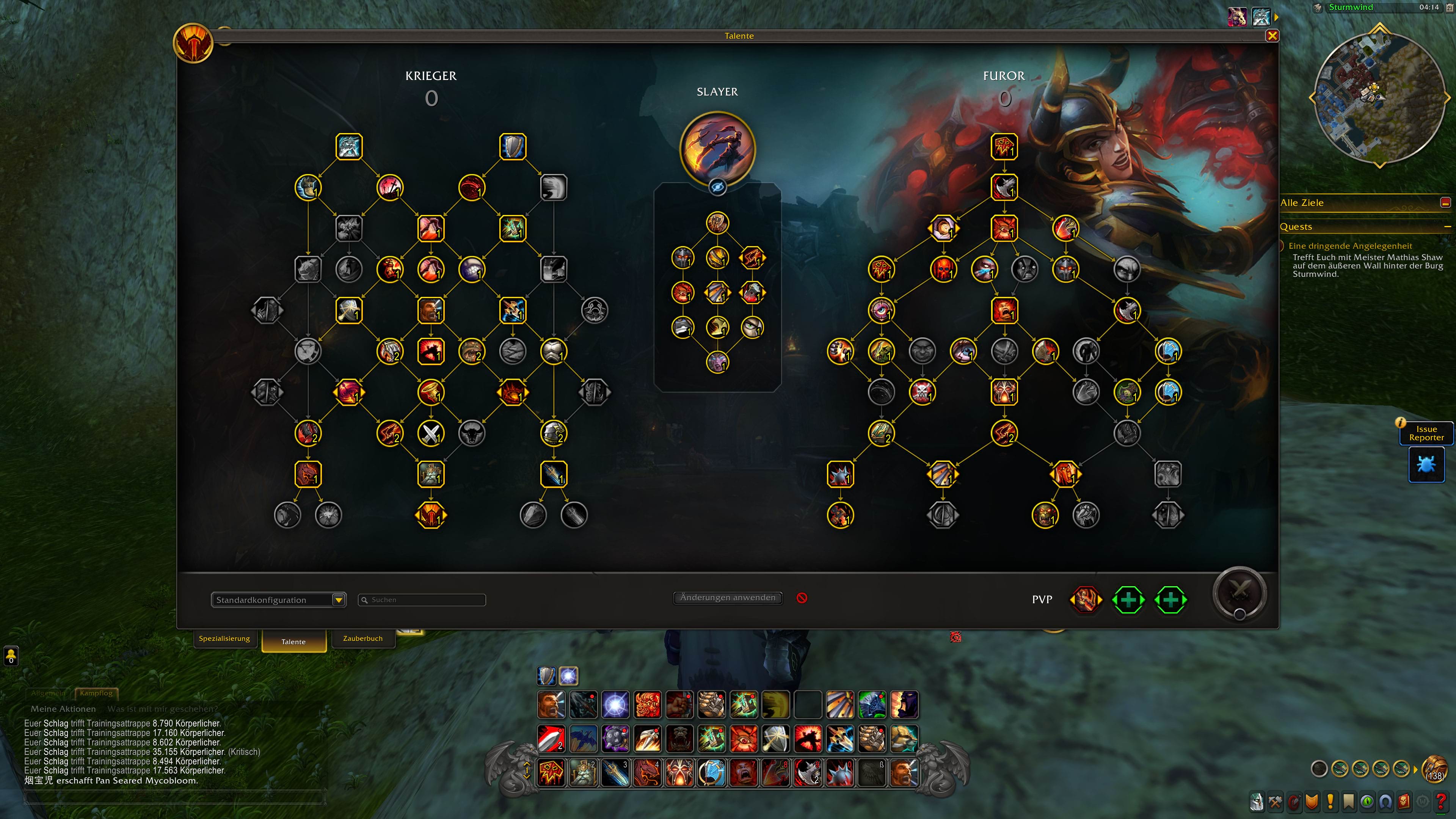The image size is (1456, 819).
Task: Switch to the Spezialisierung tab
Action: (224, 638)
